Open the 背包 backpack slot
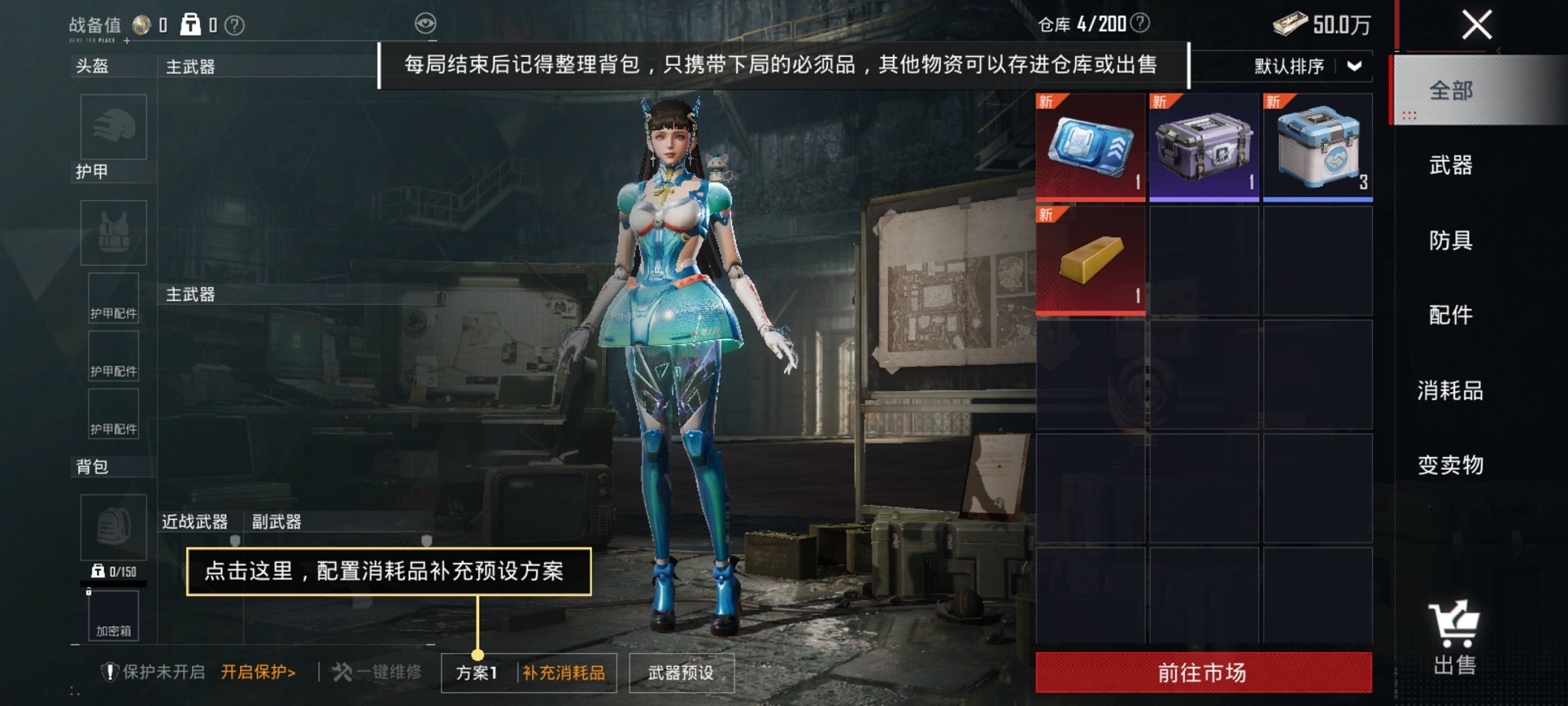This screenshot has height=706, width=1568. (x=112, y=527)
